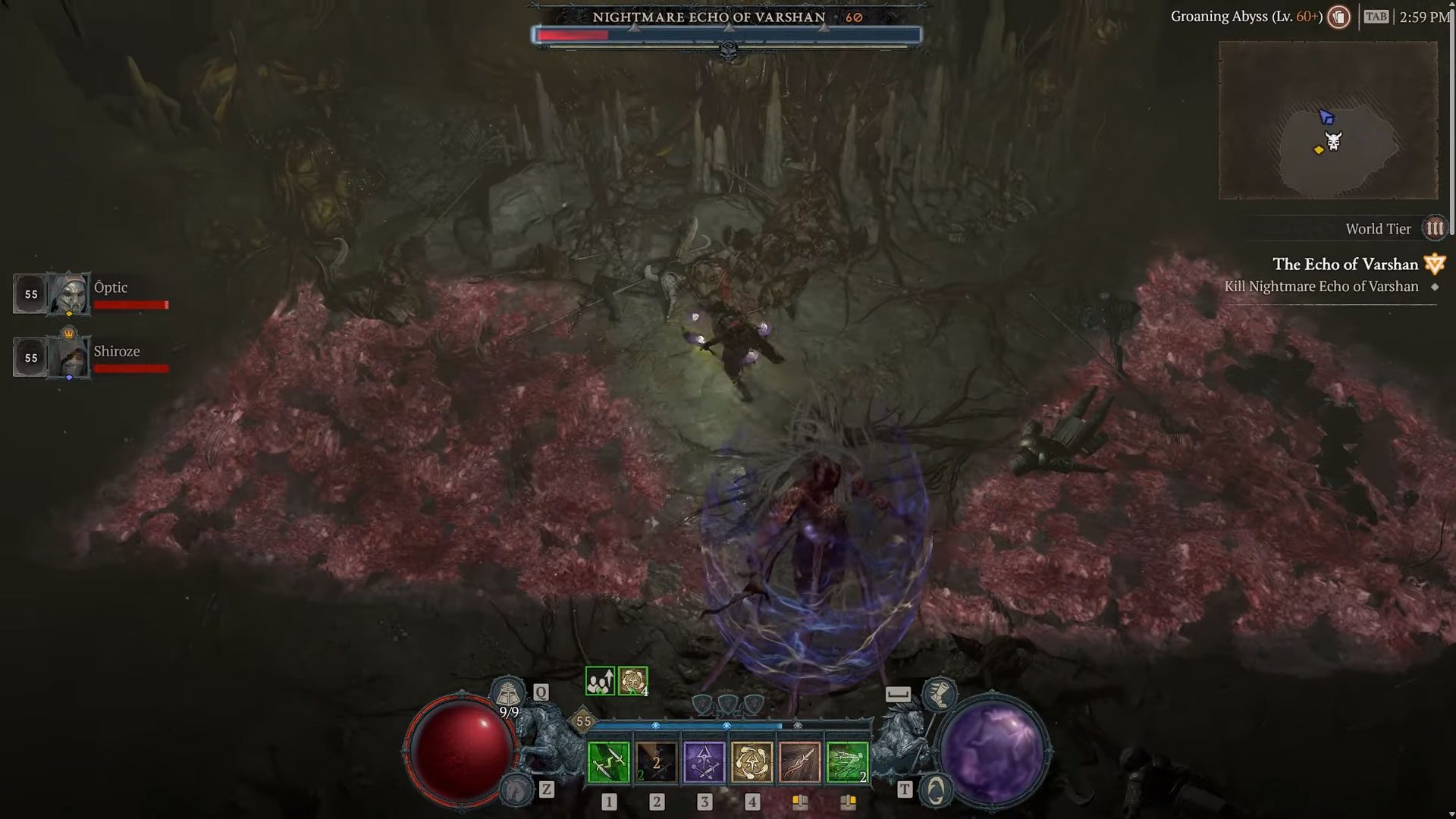Trigger the purple hooded-figure skill

tap(704, 762)
